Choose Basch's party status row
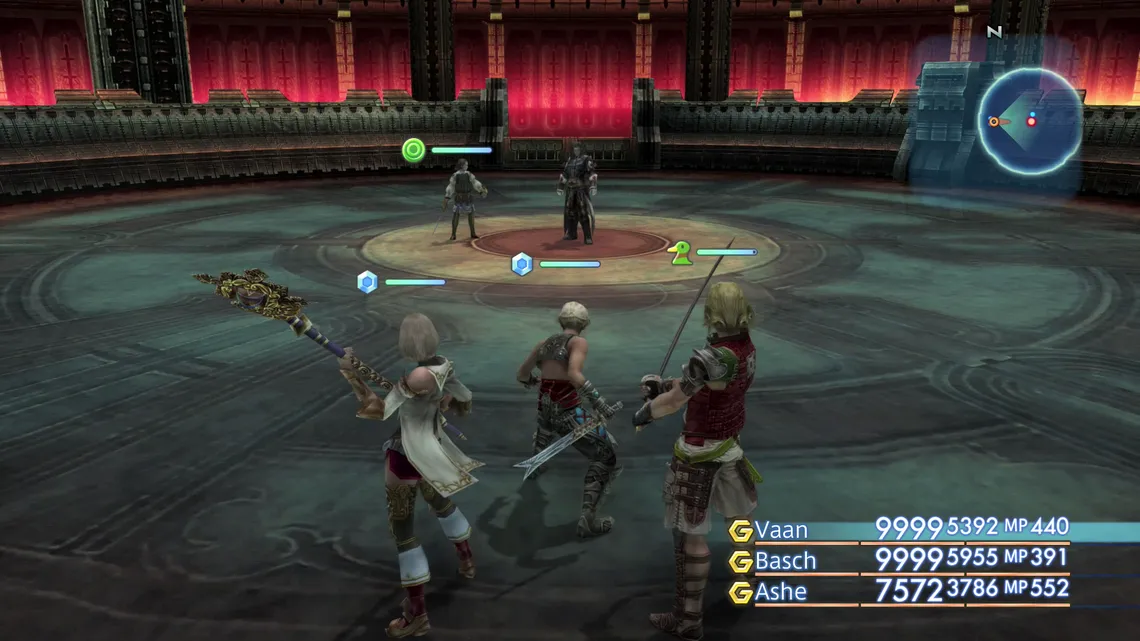Image resolution: width=1140 pixels, height=641 pixels. pos(785,561)
